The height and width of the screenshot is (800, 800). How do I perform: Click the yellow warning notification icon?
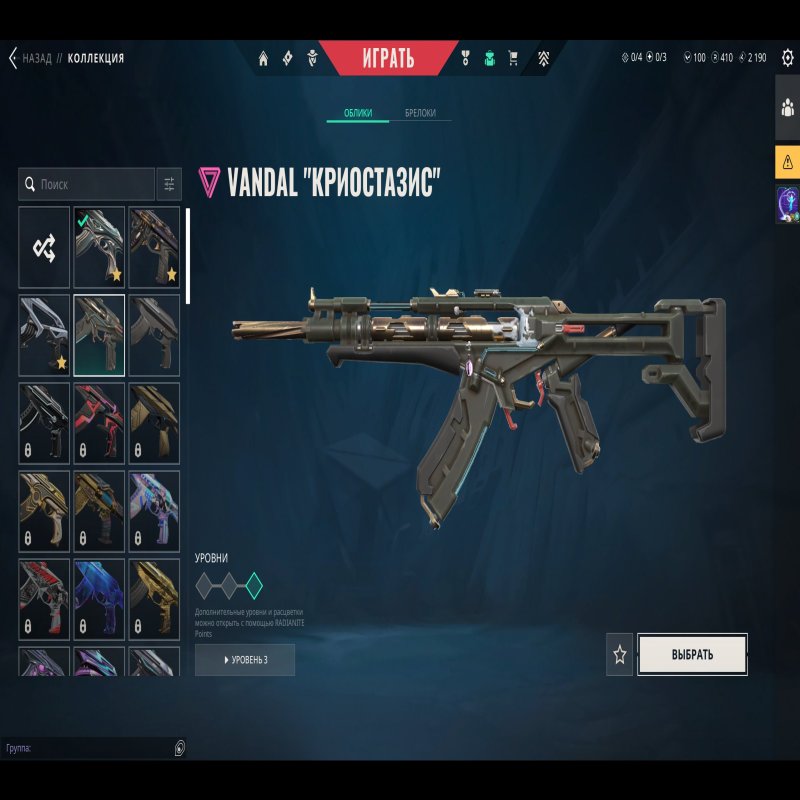(787, 161)
